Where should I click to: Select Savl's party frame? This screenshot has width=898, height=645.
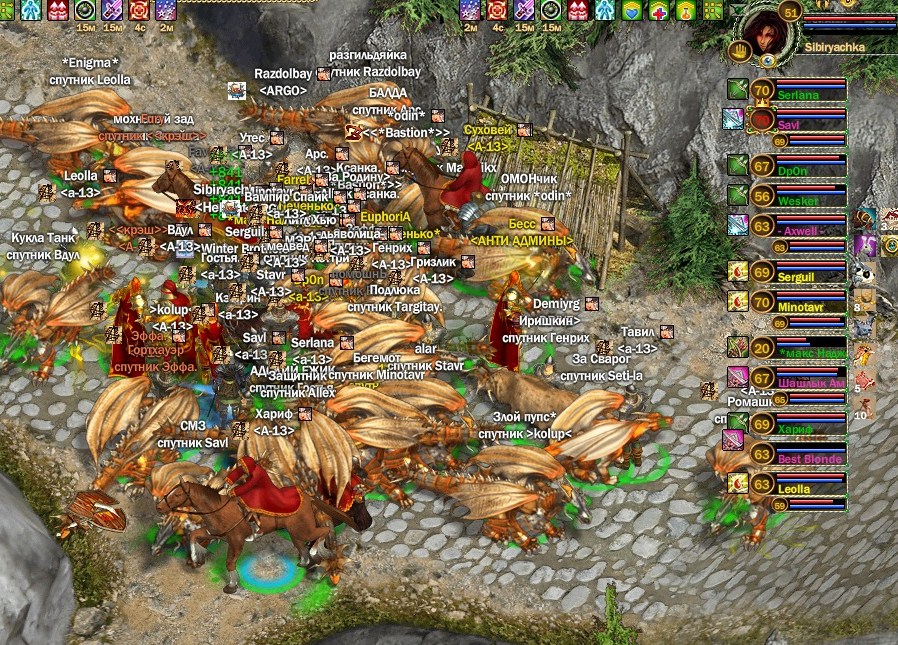(797, 121)
